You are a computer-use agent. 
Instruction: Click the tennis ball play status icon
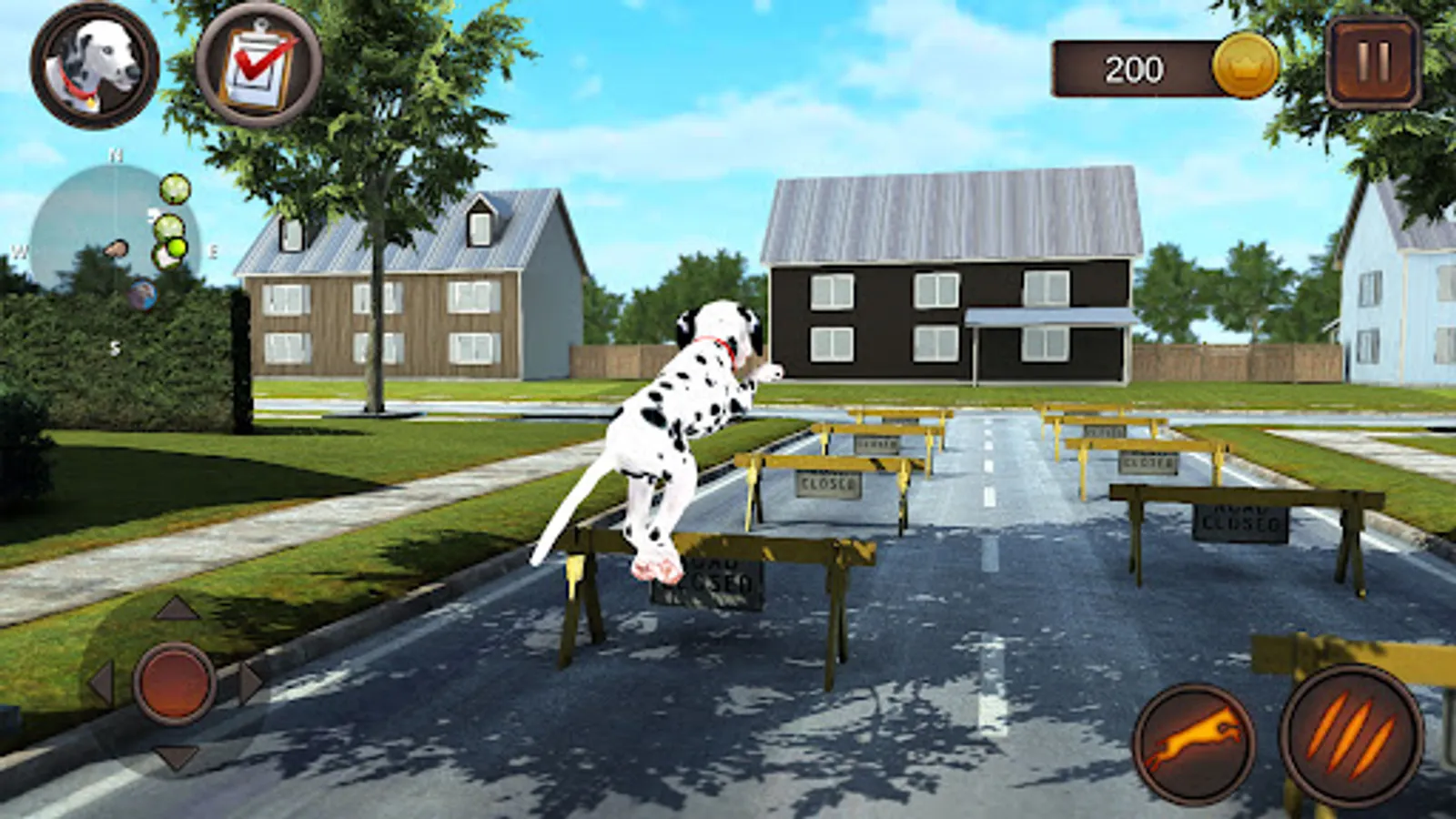click(176, 248)
